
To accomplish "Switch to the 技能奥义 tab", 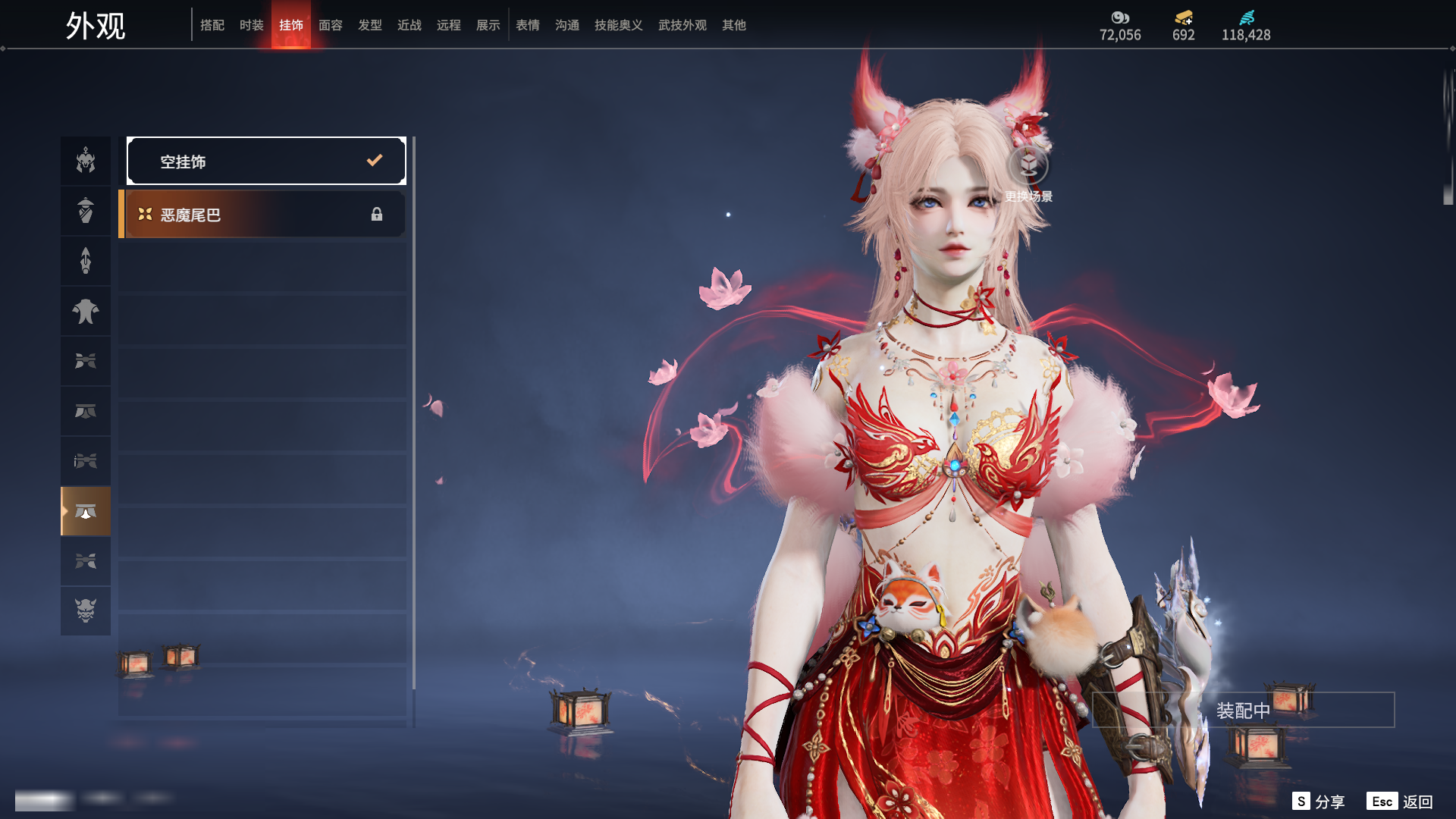I will (619, 25).
